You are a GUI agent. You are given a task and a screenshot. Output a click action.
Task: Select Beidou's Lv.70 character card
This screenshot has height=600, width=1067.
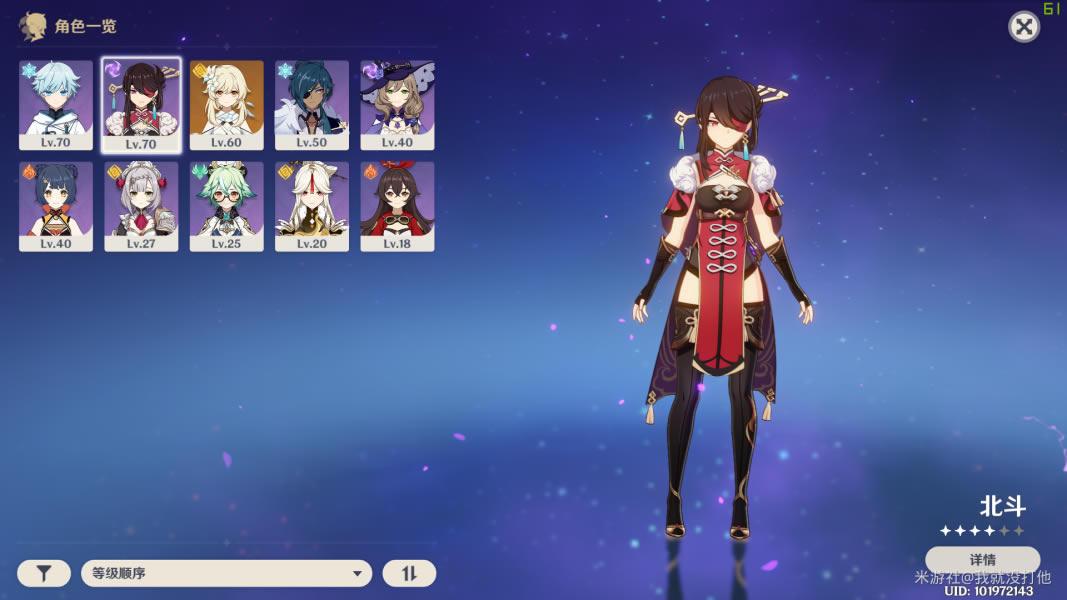tap(141, 104)
